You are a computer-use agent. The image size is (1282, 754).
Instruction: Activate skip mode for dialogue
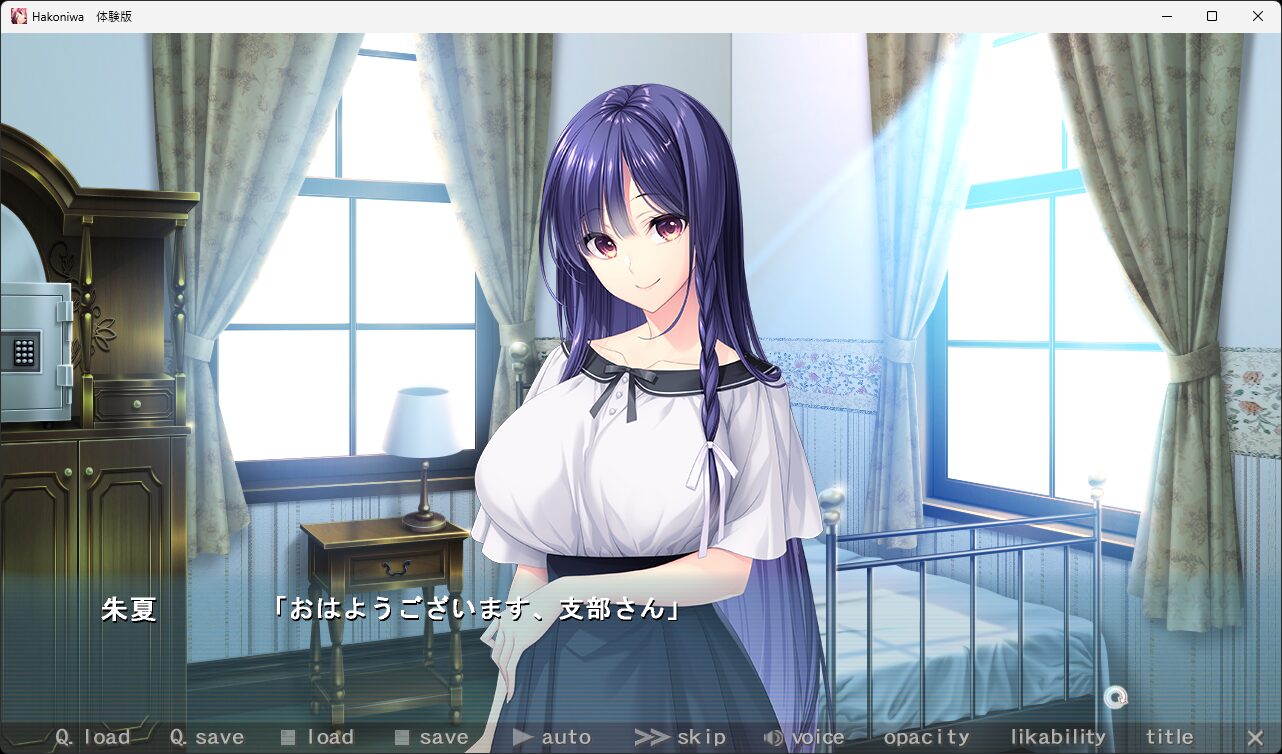click(681, 737)
